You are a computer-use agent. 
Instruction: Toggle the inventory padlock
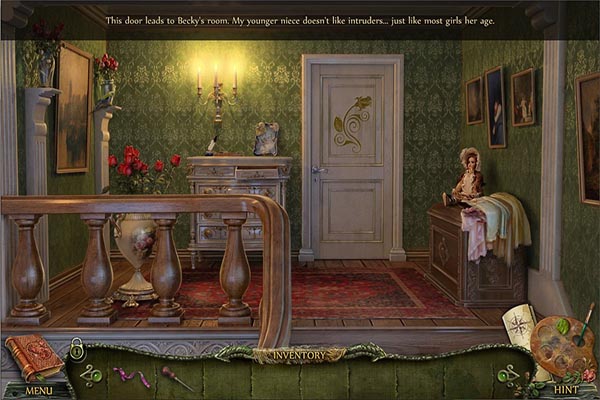point(77,349)
